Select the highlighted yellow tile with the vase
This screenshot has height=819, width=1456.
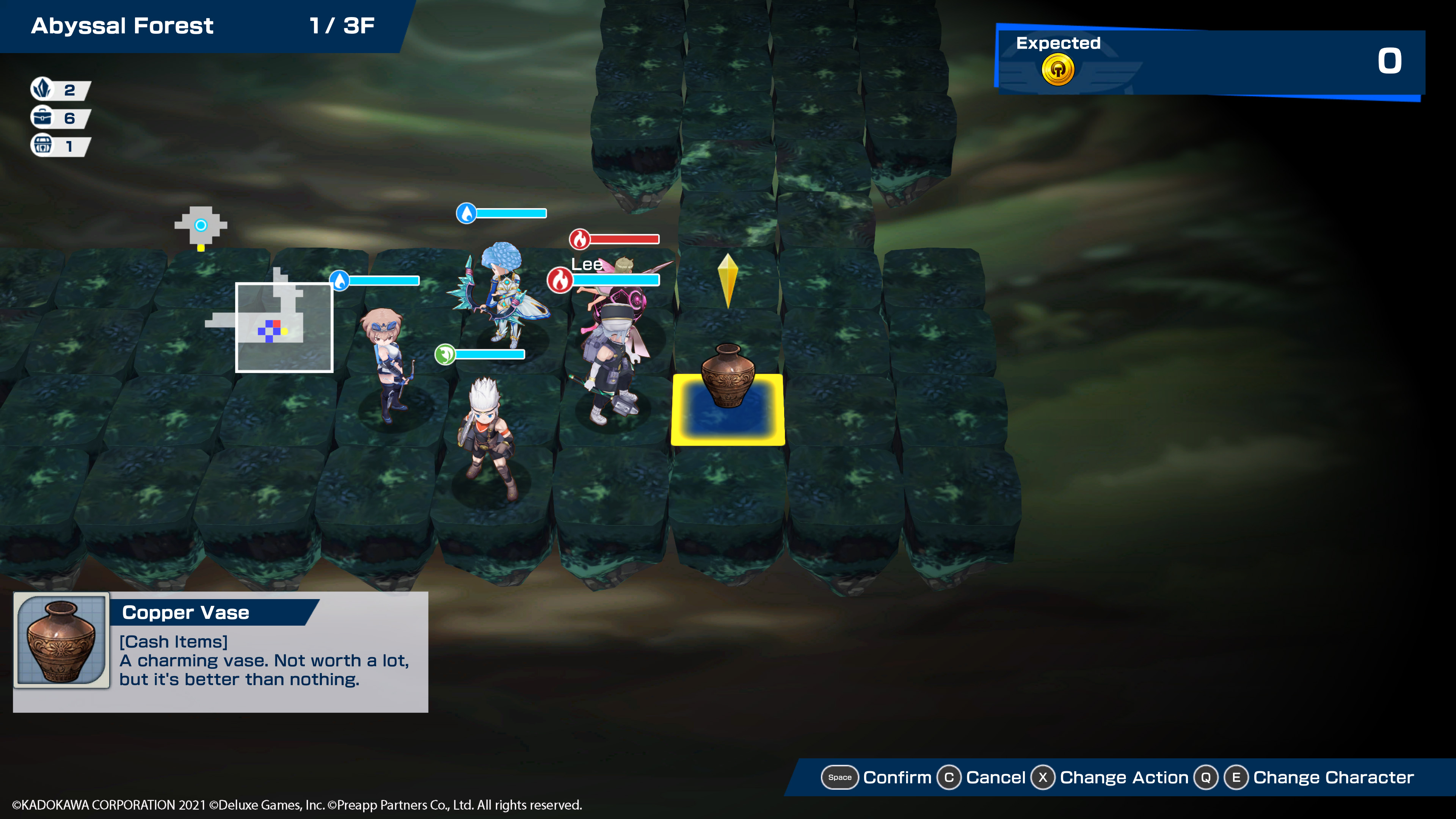coord(728,410)
